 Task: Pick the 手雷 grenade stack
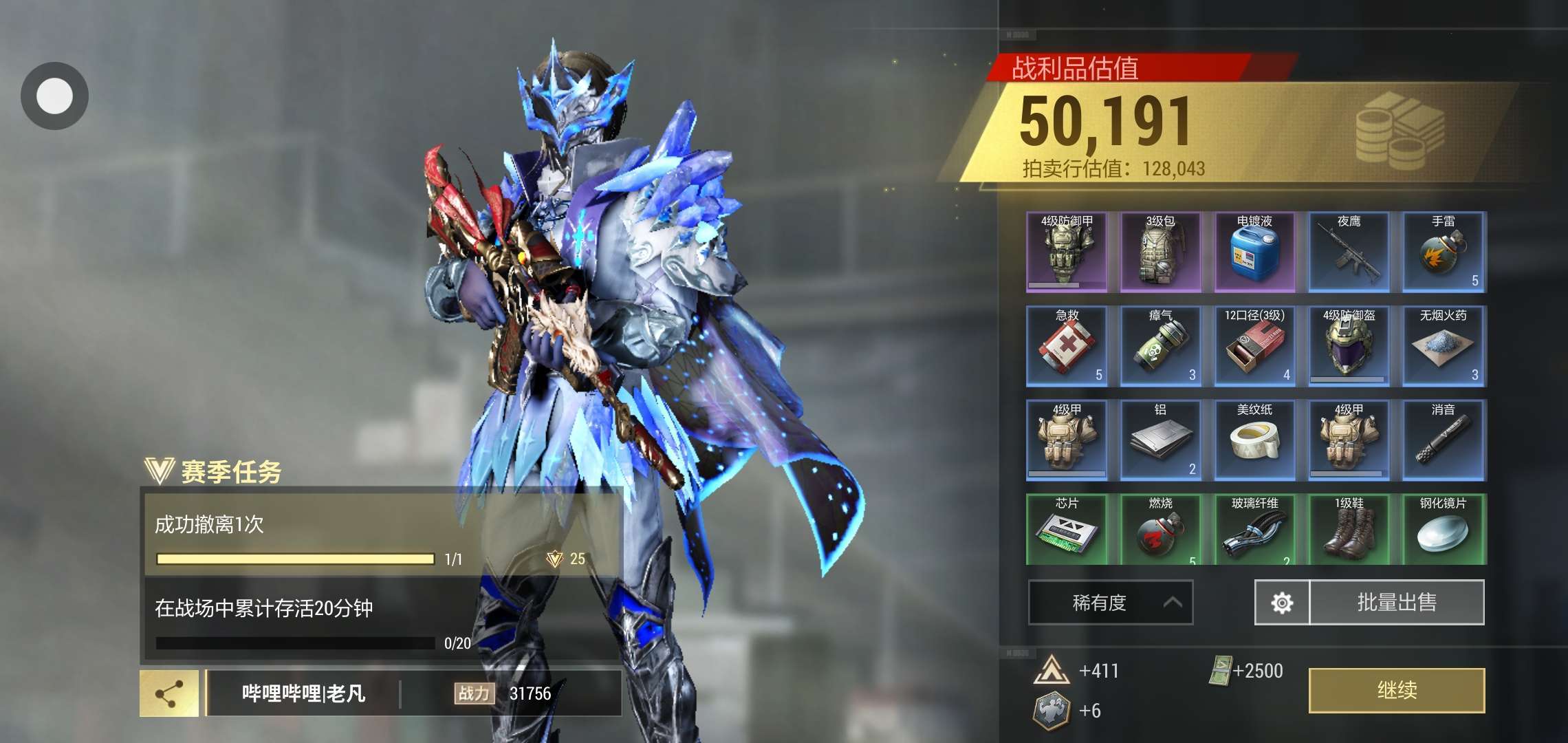[1444, 252]
